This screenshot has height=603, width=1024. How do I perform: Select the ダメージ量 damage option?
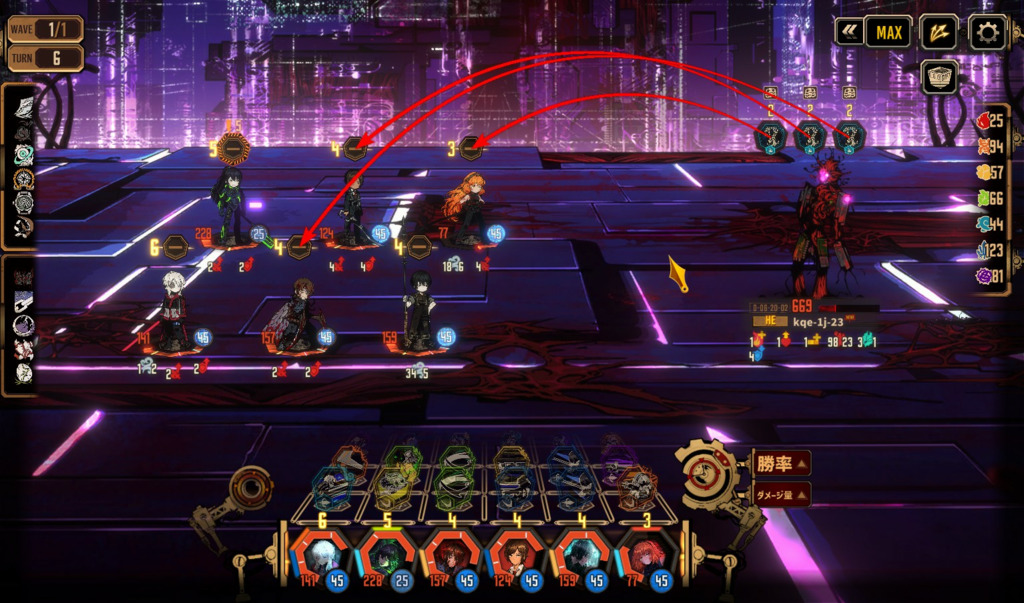782,492
